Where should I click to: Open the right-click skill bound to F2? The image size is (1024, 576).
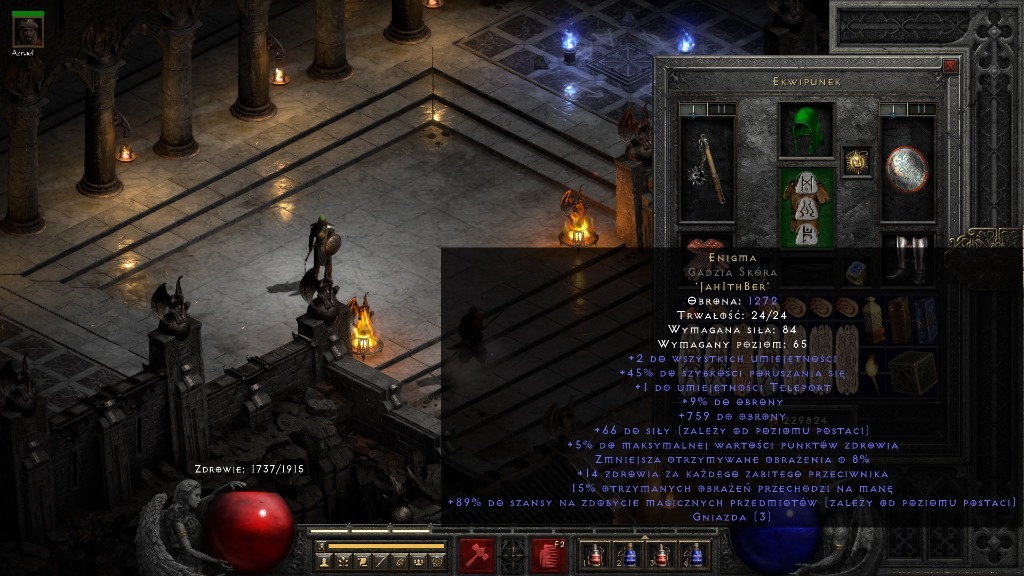[549, 553]
